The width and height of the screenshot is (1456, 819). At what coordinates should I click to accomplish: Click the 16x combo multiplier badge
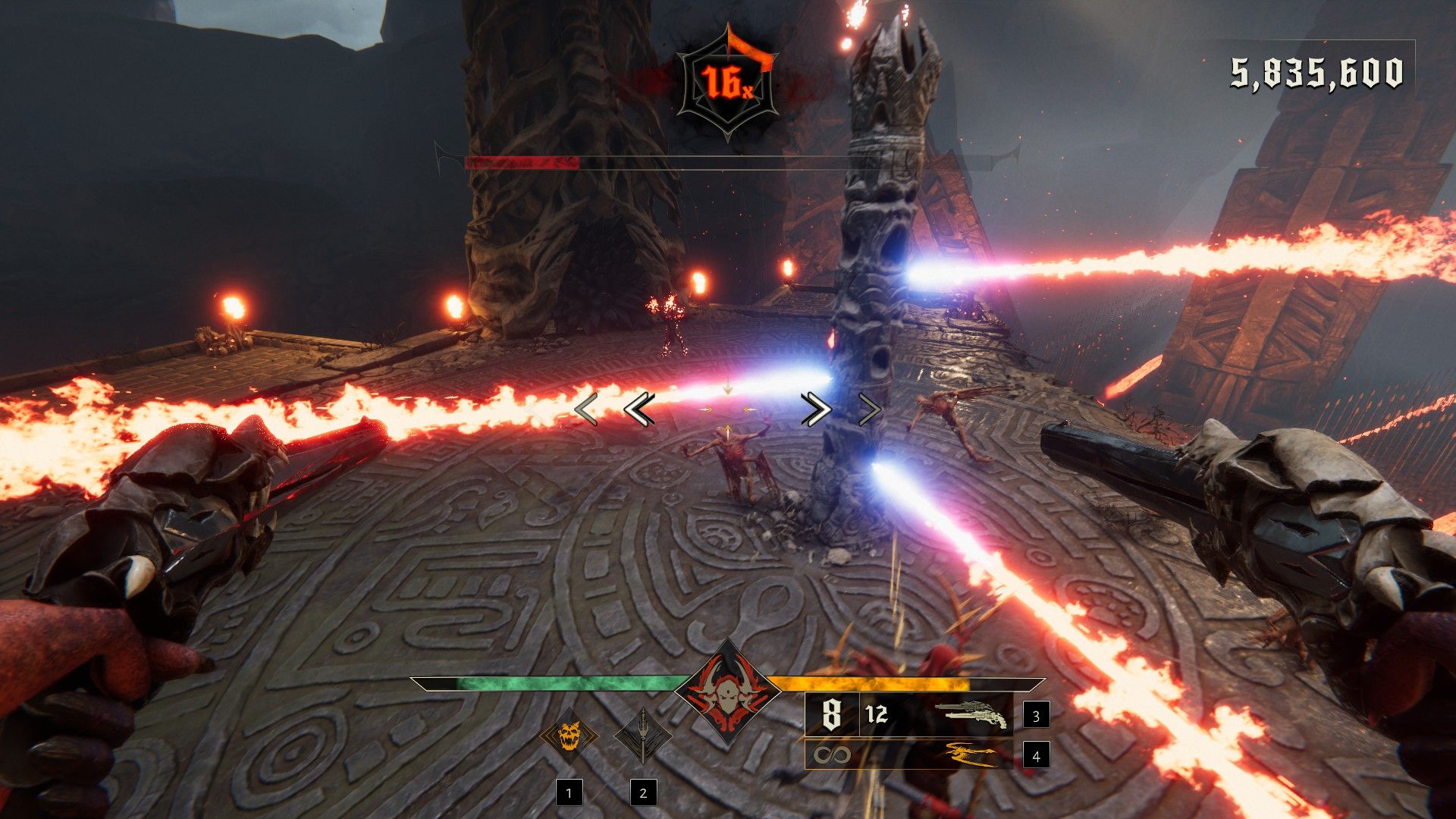click(726, 82)
